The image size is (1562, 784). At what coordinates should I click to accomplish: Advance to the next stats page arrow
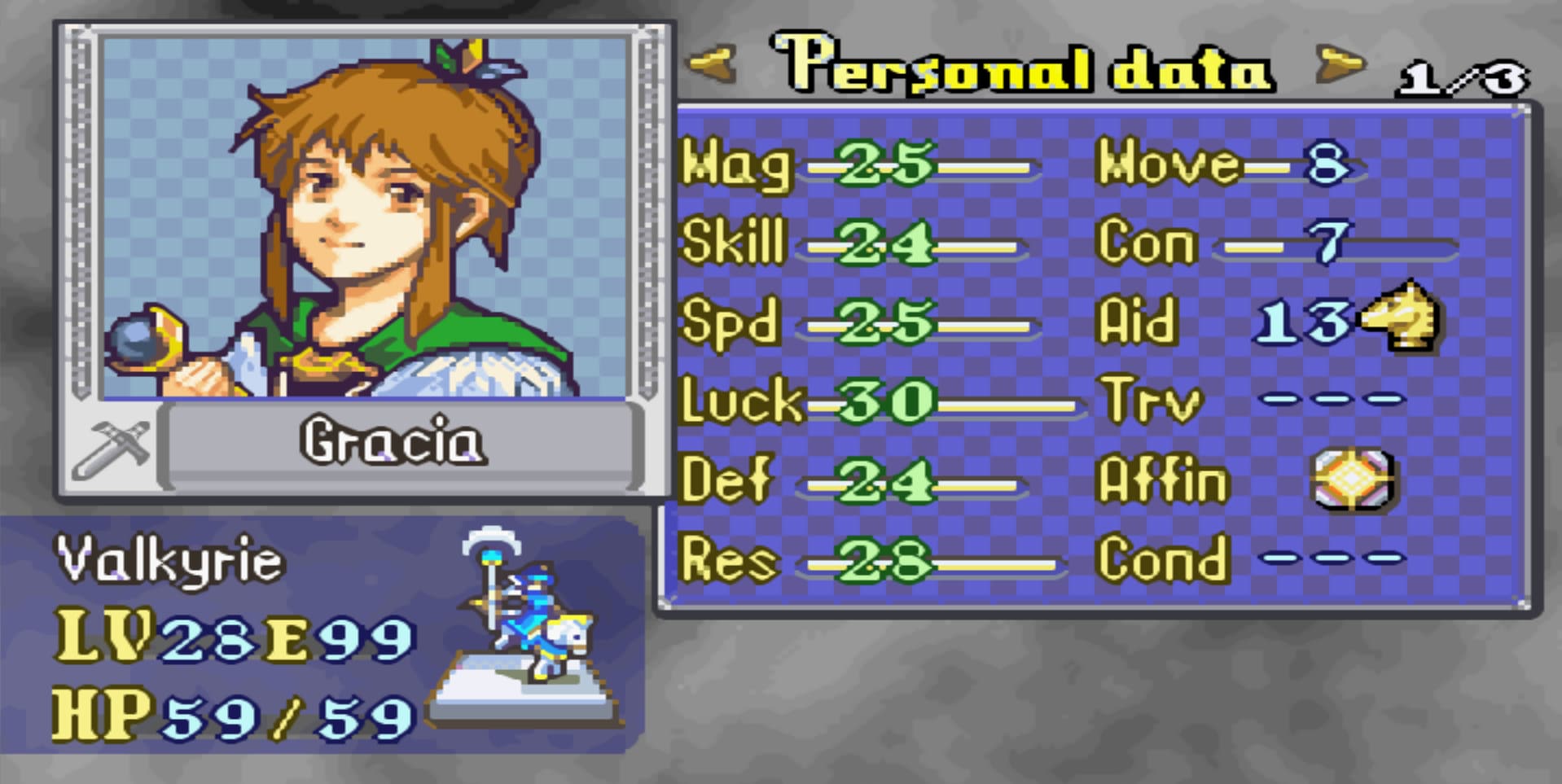1339,64
